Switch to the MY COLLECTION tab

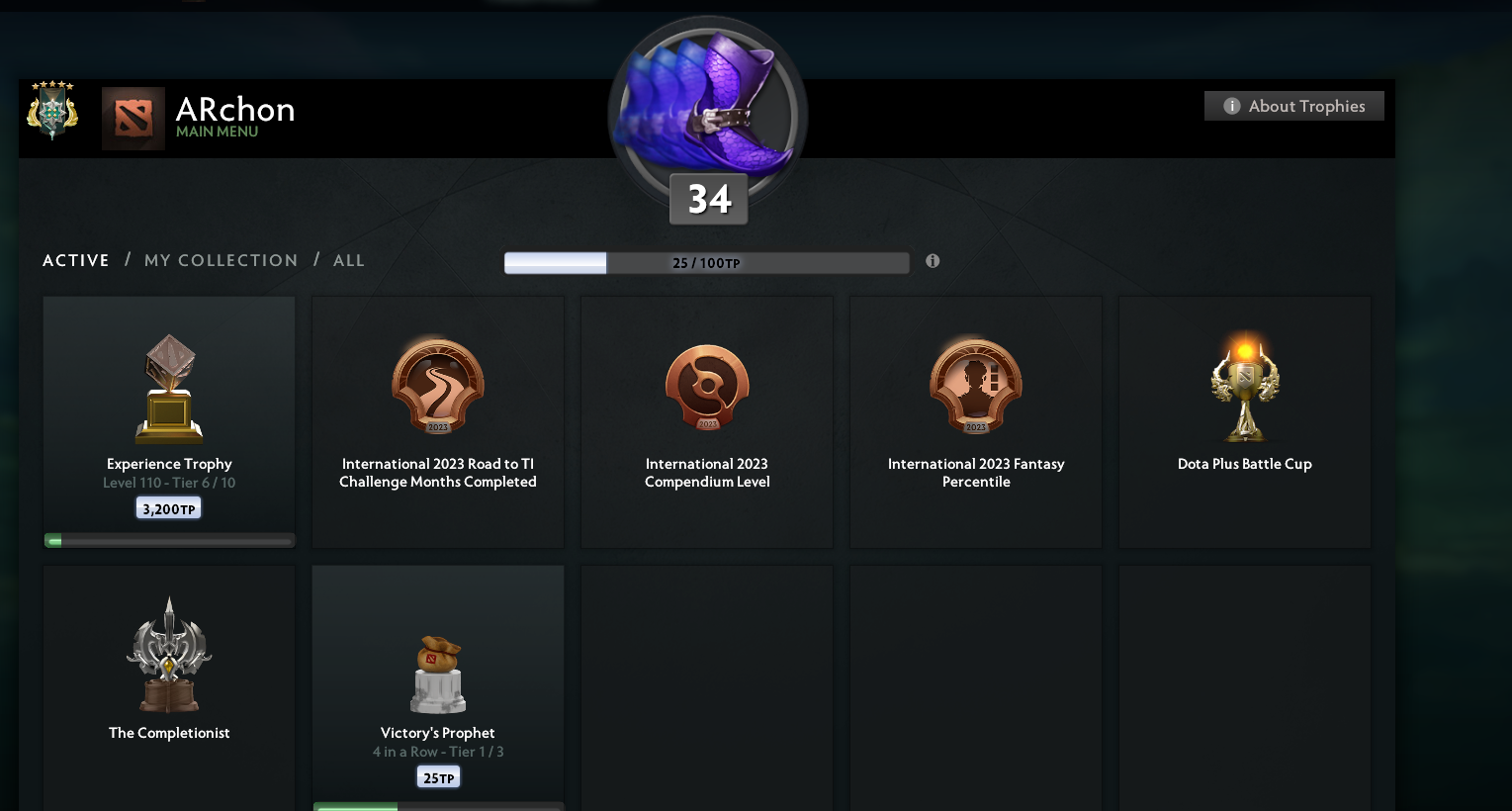221,260
